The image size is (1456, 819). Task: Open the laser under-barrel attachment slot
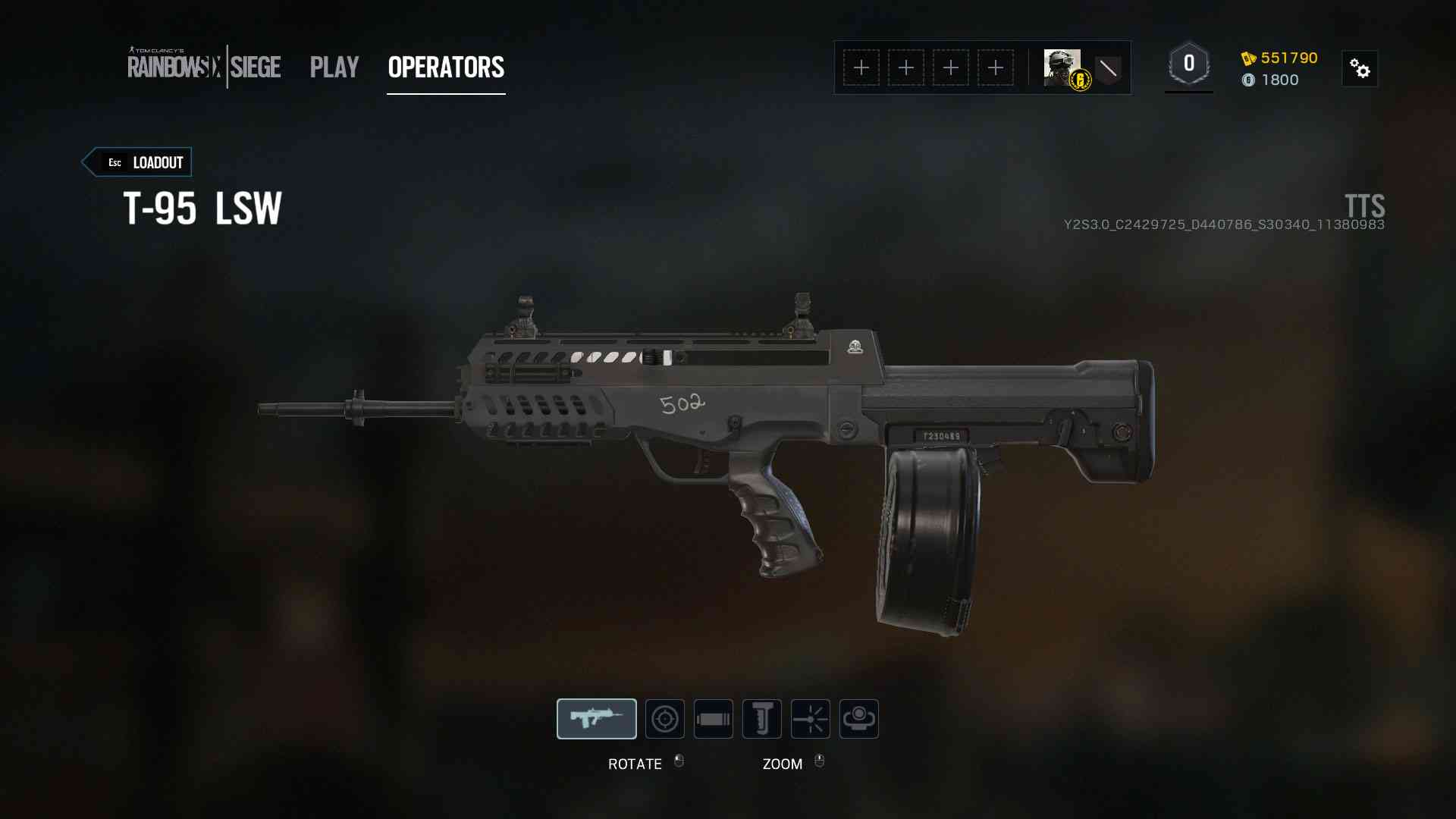[x=811, y=719]
